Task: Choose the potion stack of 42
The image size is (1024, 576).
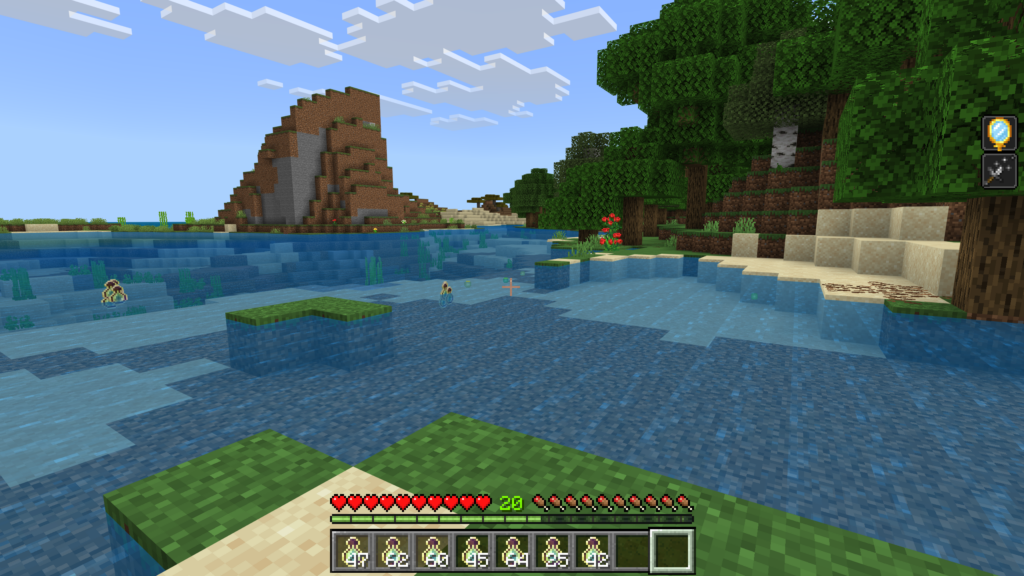Action: tap(592, 551)
